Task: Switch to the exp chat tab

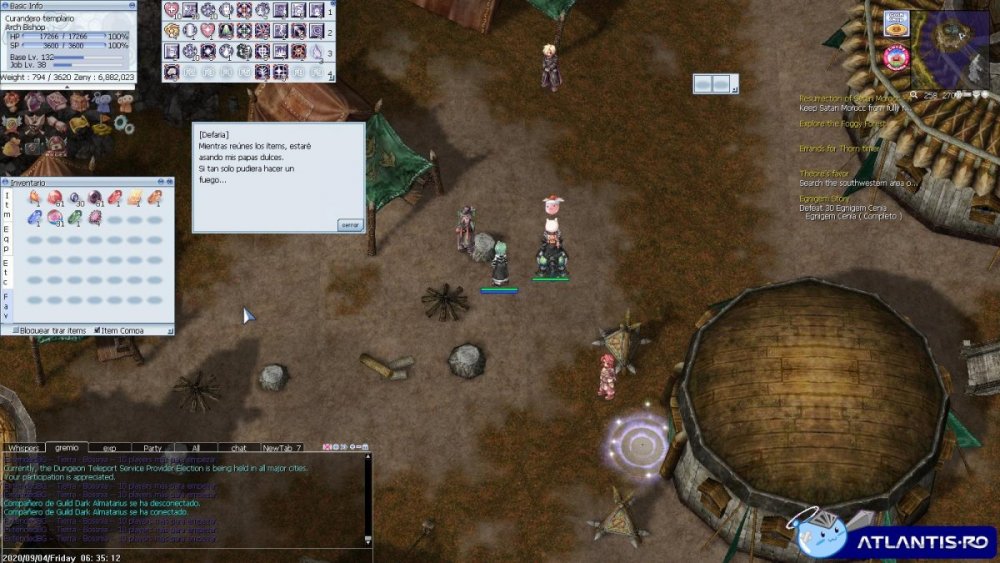Action: coord(110,448)
